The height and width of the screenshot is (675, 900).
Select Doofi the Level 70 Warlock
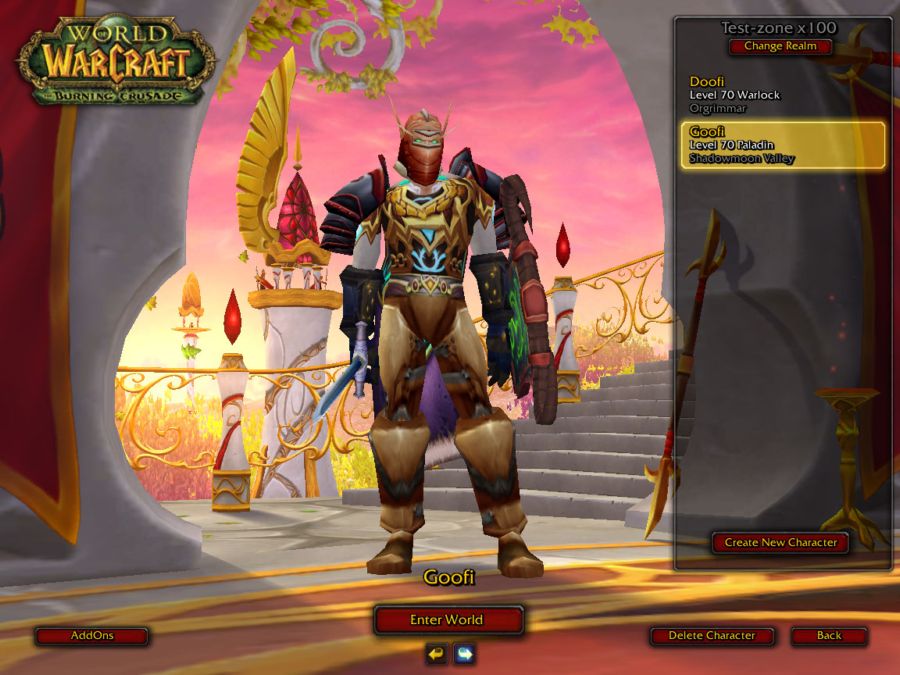[780, 95]
